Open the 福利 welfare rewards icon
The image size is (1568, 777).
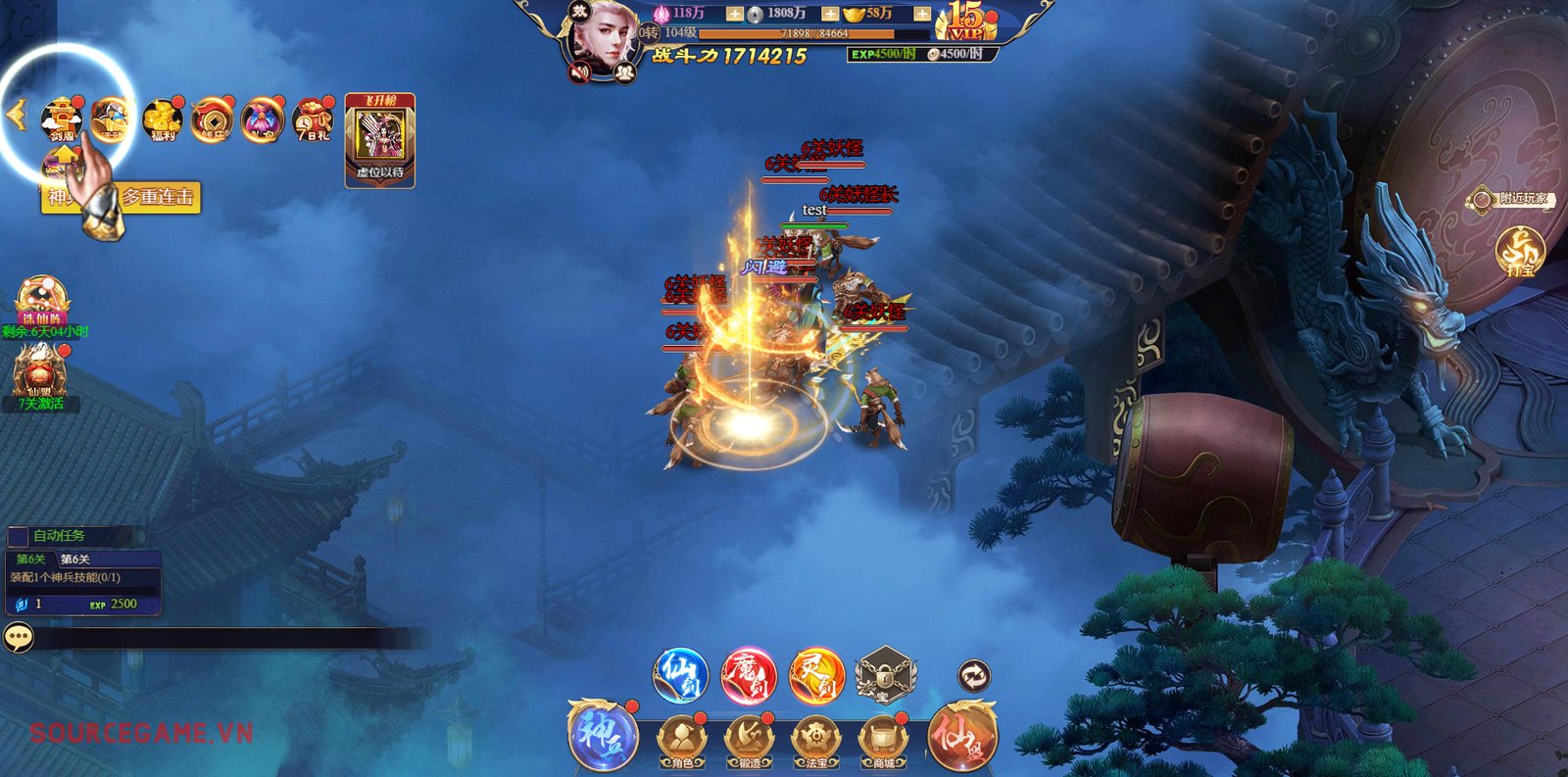coord(163,120)
